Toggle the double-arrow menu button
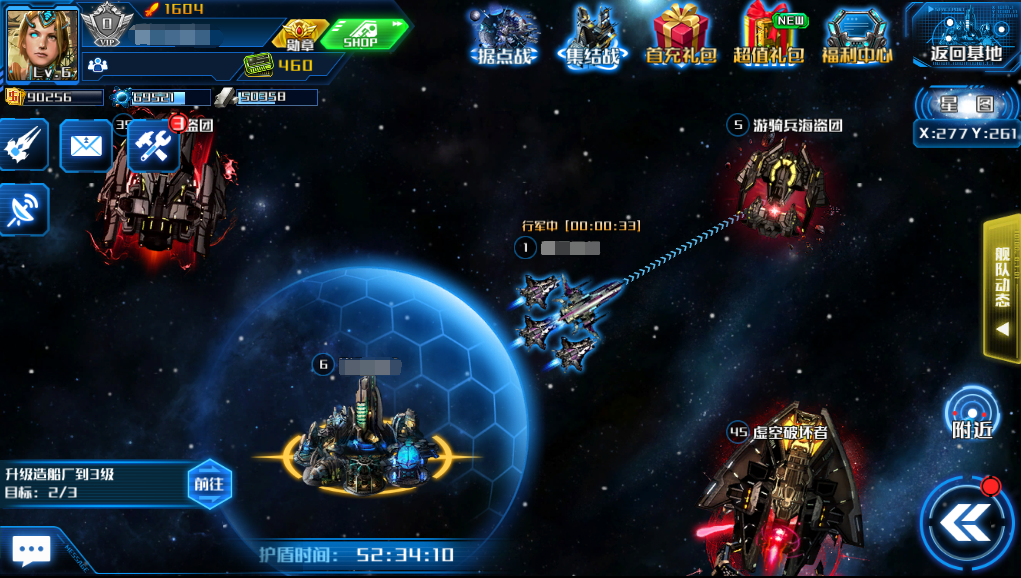The width and height of the screenshot is (1021, 578). click(x=965, y=522)
